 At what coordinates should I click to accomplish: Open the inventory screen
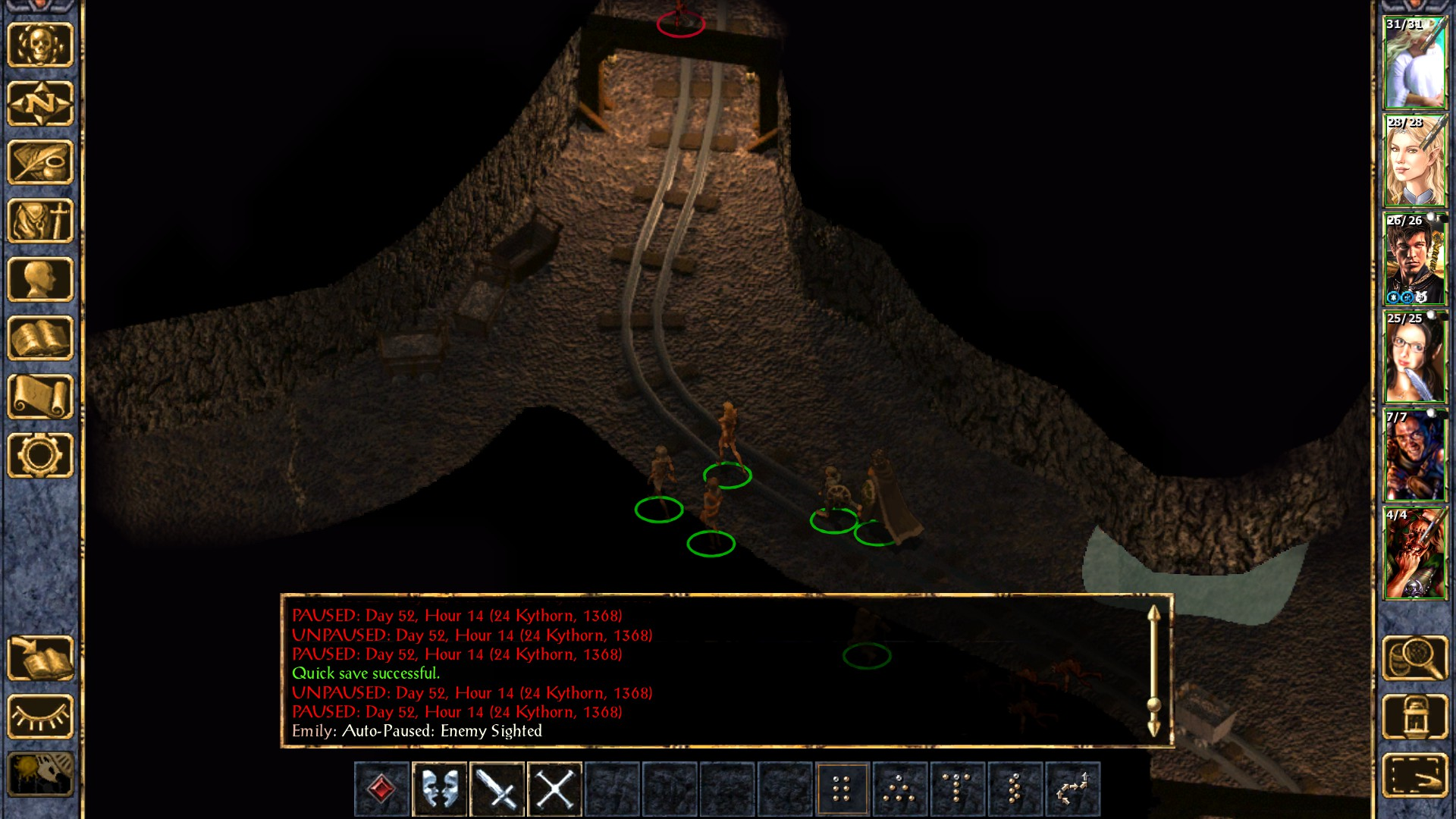click(40, 221)
